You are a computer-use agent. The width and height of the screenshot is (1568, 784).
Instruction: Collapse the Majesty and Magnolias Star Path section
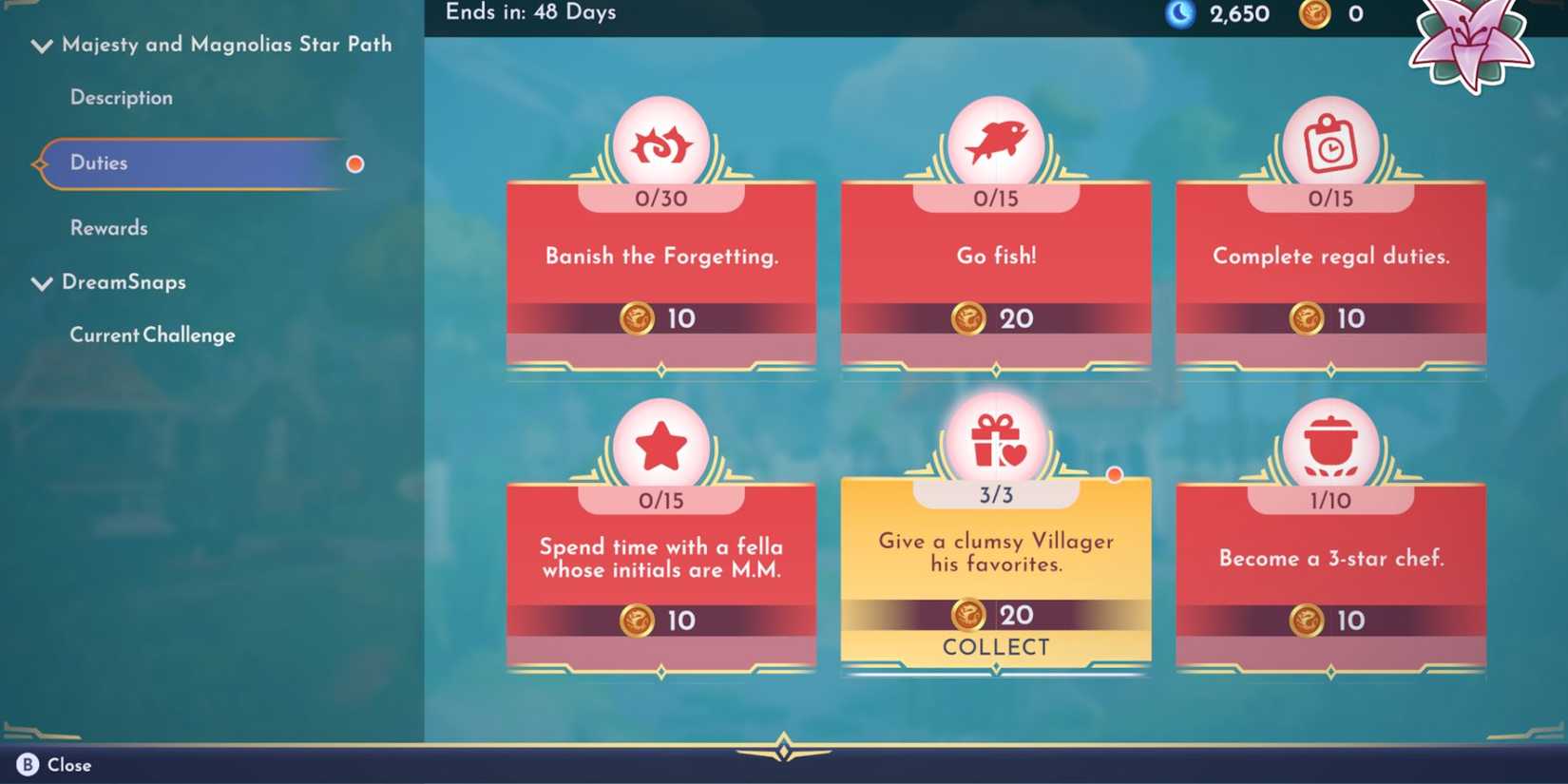pyautogui.click(x=40, y=45)
